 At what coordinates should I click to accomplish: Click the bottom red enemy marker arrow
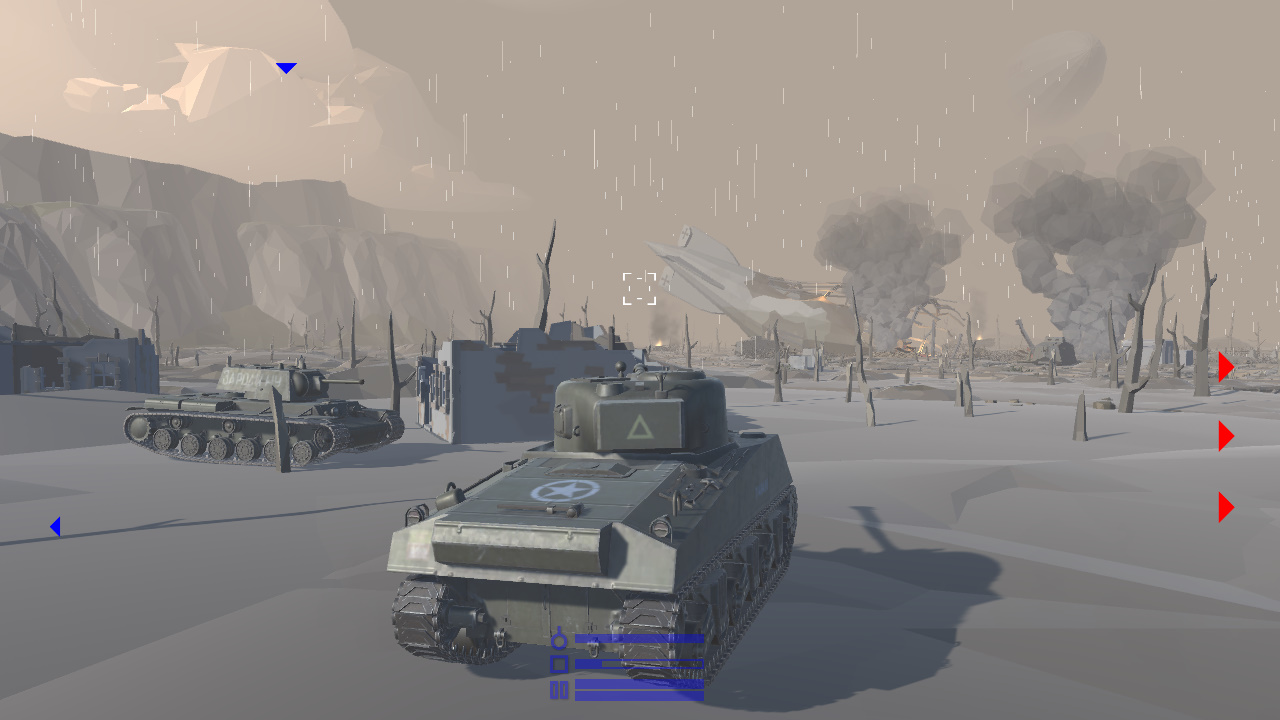pos(1225,506)
